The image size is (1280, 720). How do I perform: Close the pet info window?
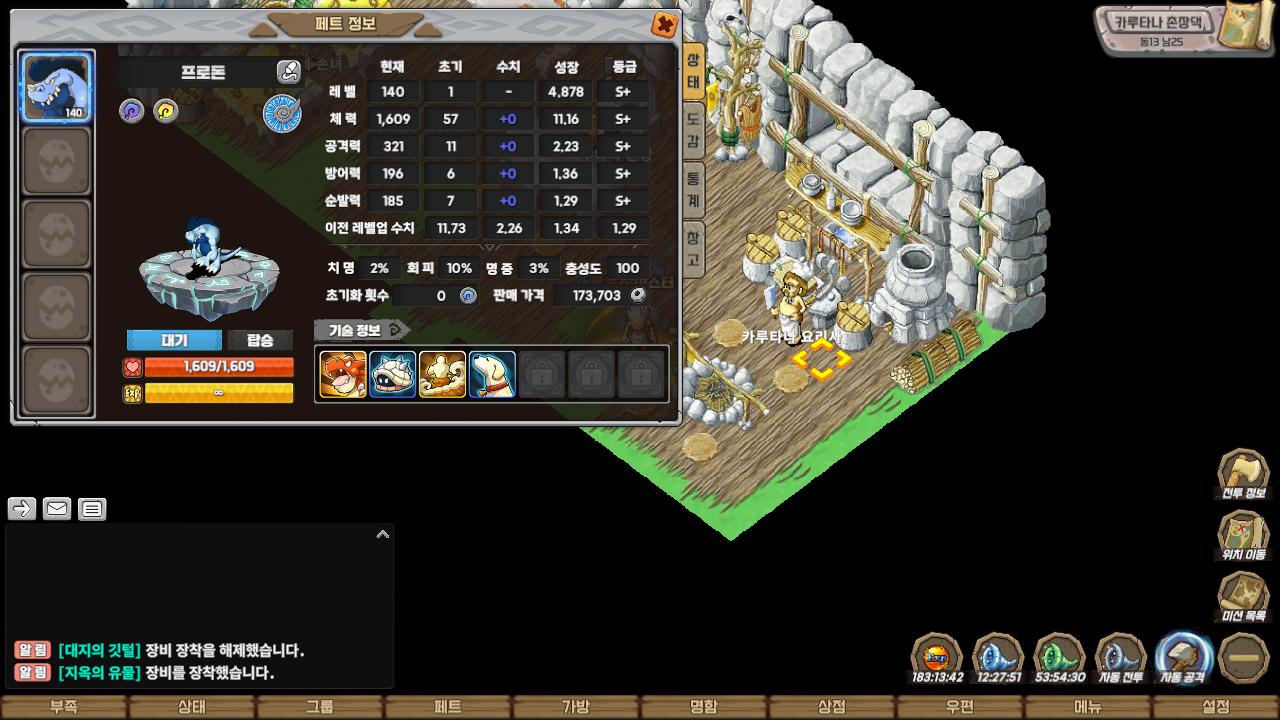click(x=663, y=24)
